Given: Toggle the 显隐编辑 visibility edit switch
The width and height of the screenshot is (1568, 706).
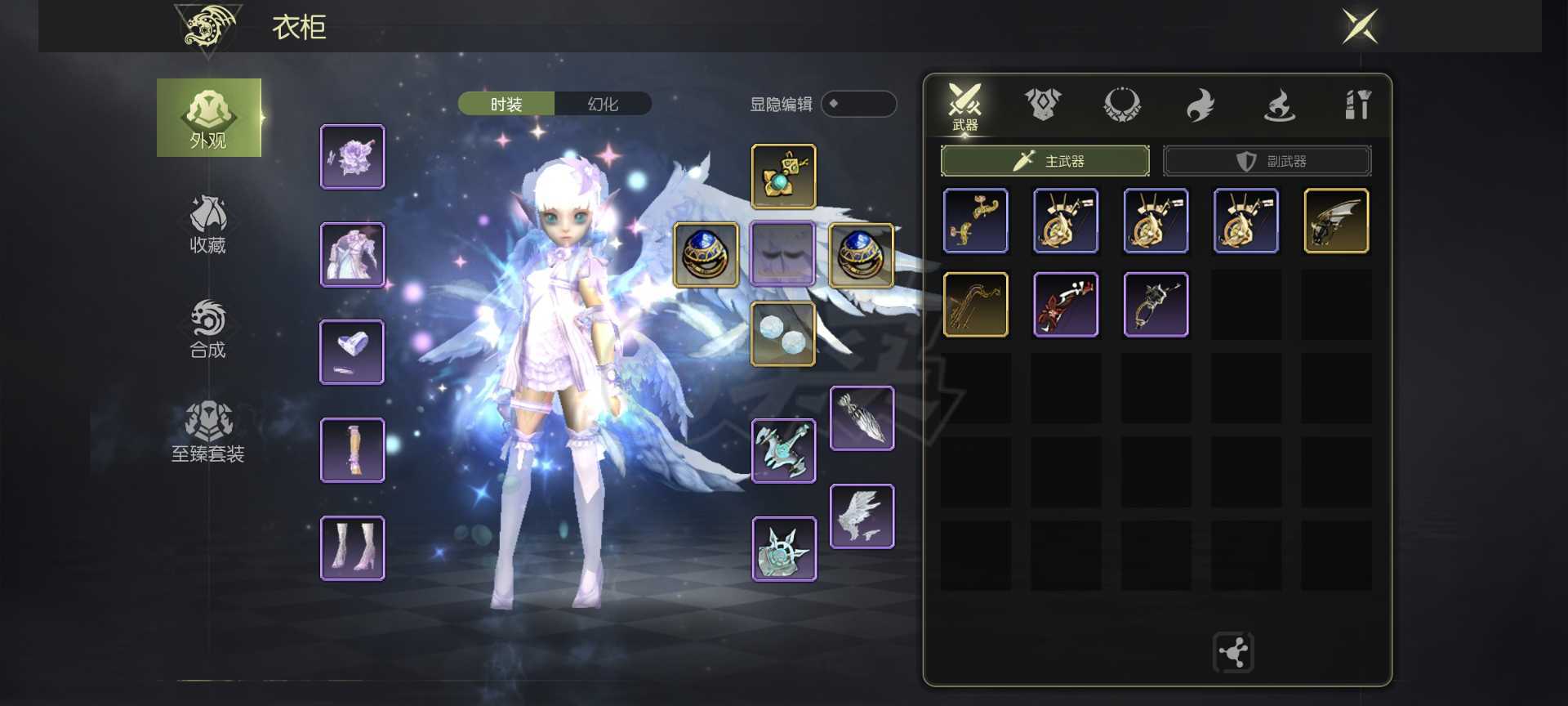Looking at the screenshot, I should pyautogui.click(x=858, y=104).
